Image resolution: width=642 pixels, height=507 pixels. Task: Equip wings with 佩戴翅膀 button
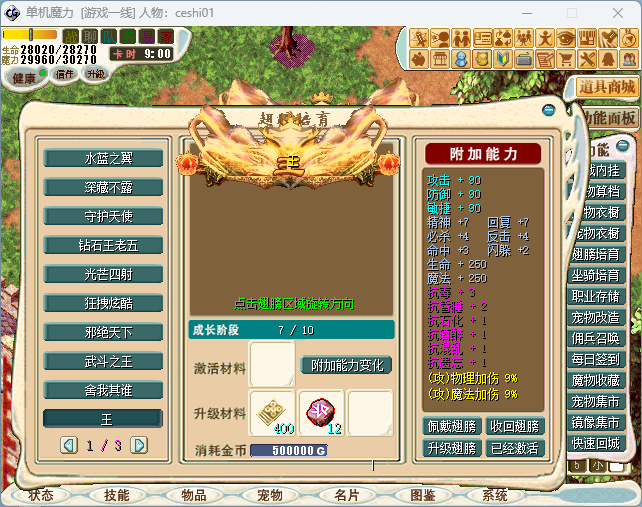pyautogui.click(x=453, y=426)
